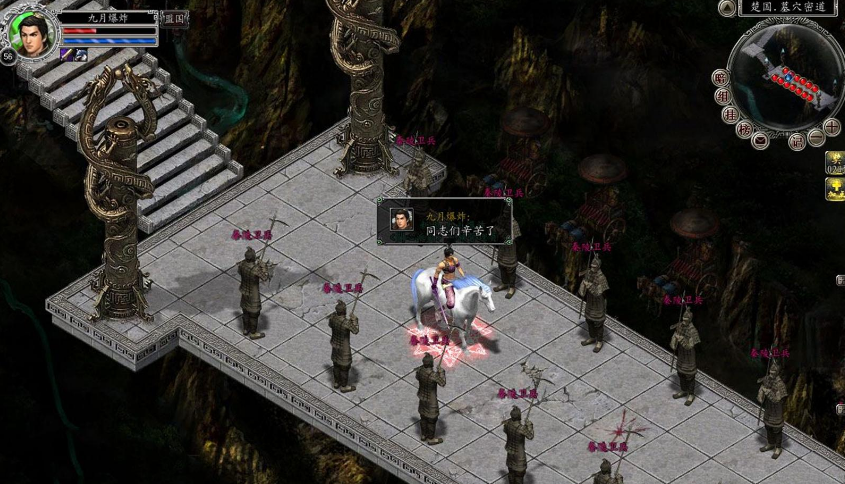
Task: Select the purple sword buff icon
Action: [x=66, y=54]
